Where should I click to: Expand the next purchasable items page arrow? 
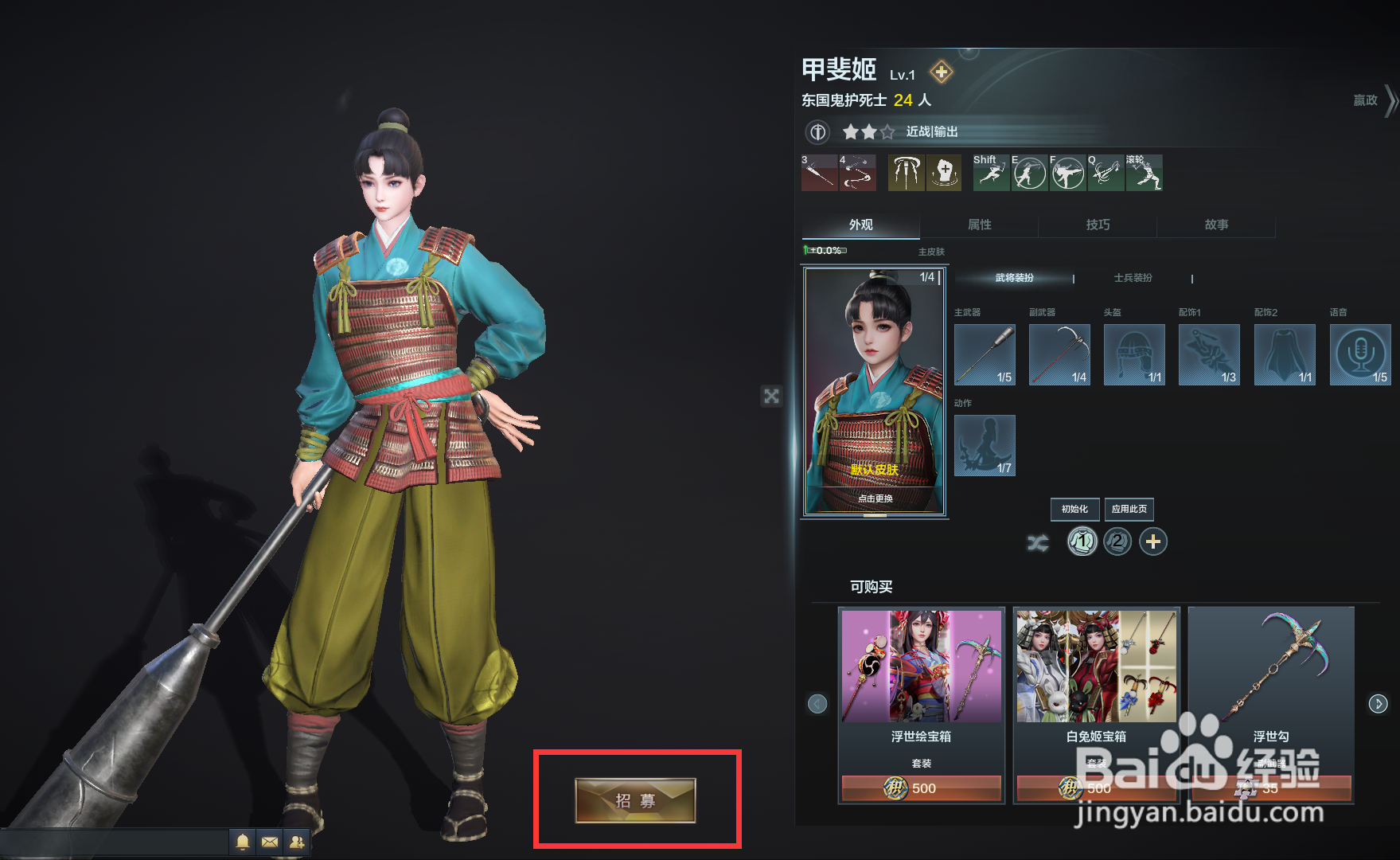1379,703
